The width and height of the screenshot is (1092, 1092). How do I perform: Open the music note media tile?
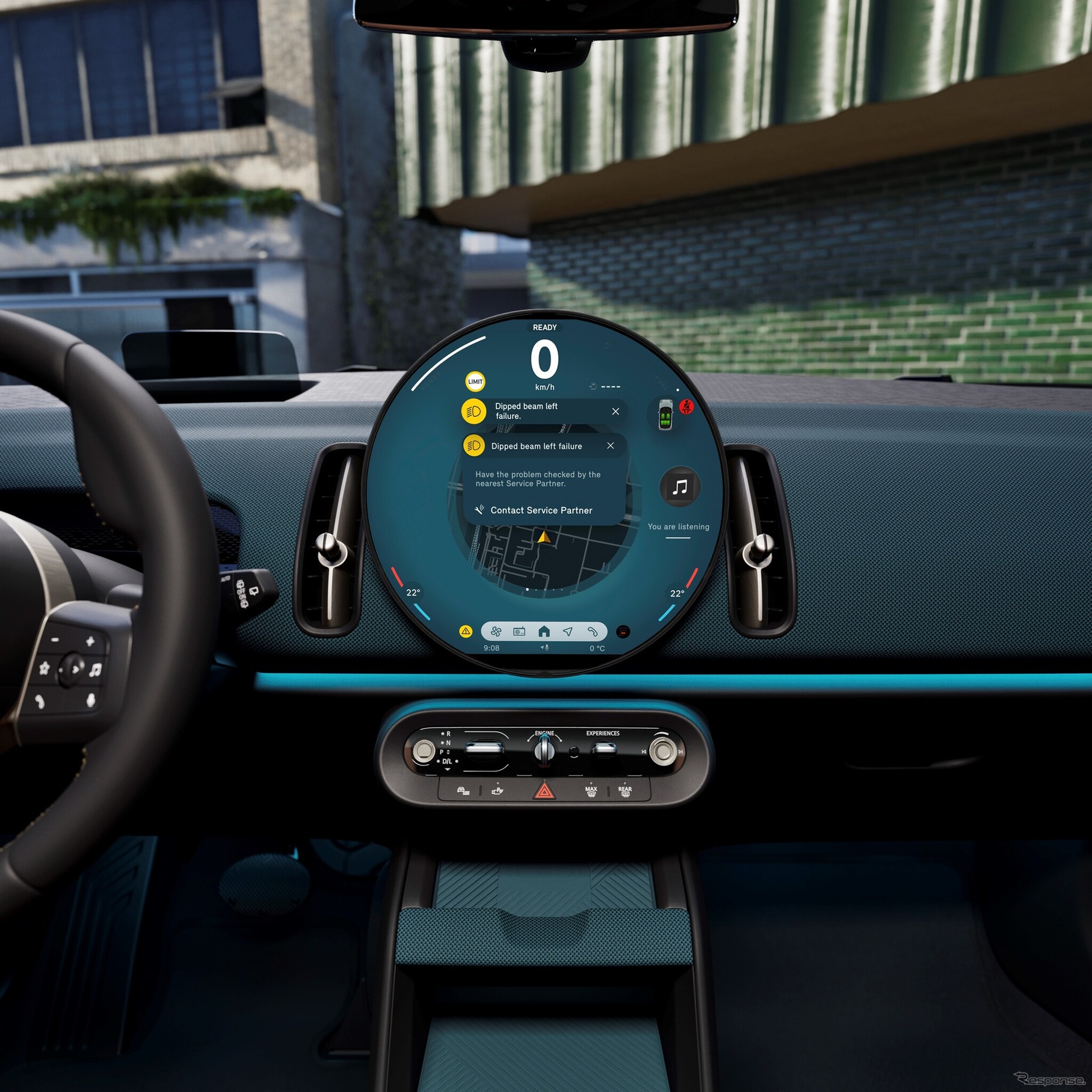680,487
